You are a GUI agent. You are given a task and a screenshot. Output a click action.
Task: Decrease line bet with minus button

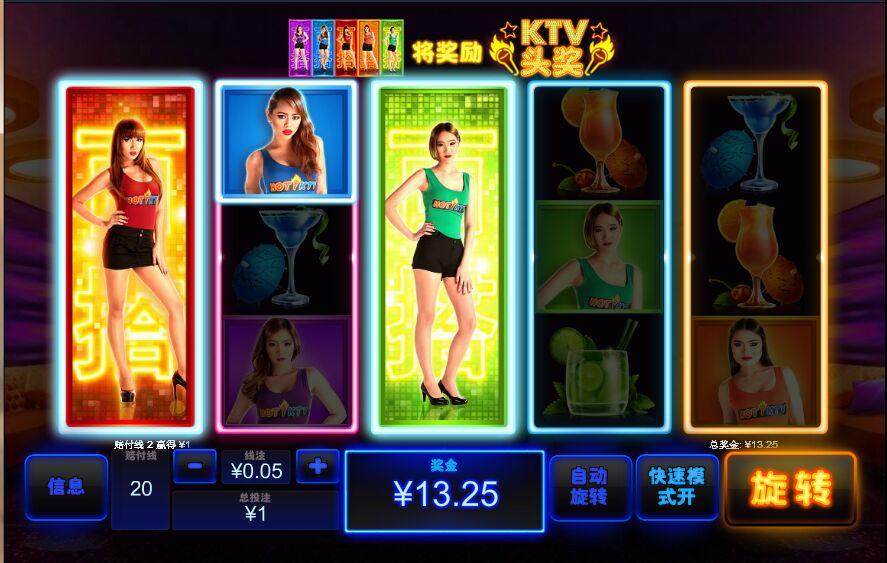click(x=195, y=466)
